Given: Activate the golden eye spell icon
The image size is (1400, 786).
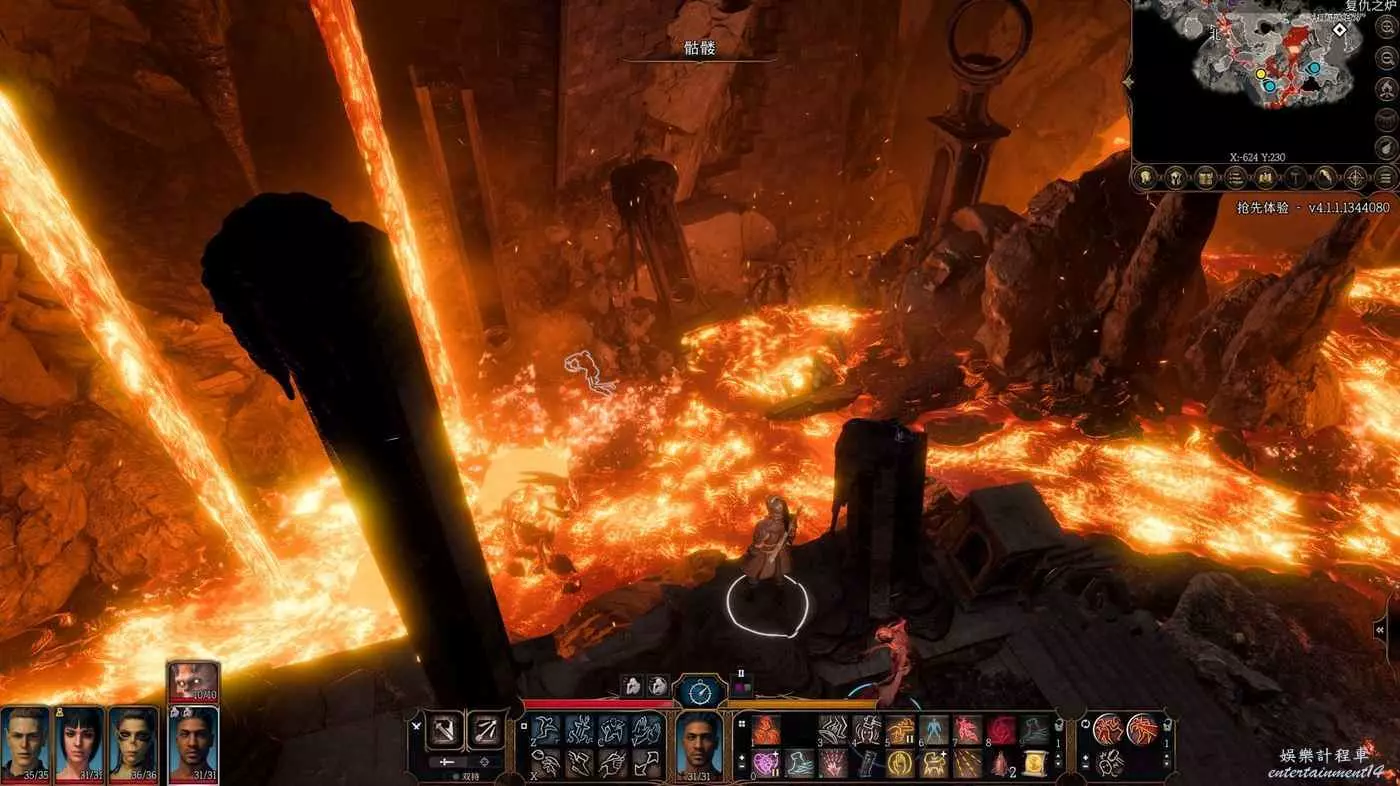Looking at the screenshot, I should (900, 764).
